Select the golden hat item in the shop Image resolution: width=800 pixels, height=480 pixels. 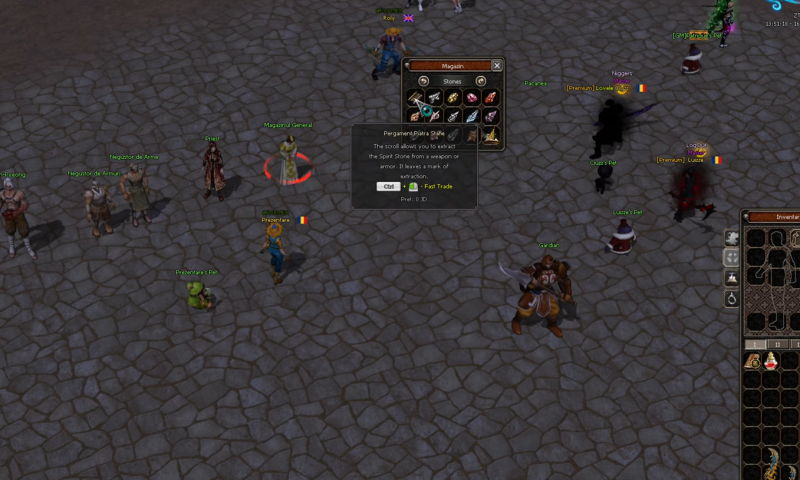(490, 135)
